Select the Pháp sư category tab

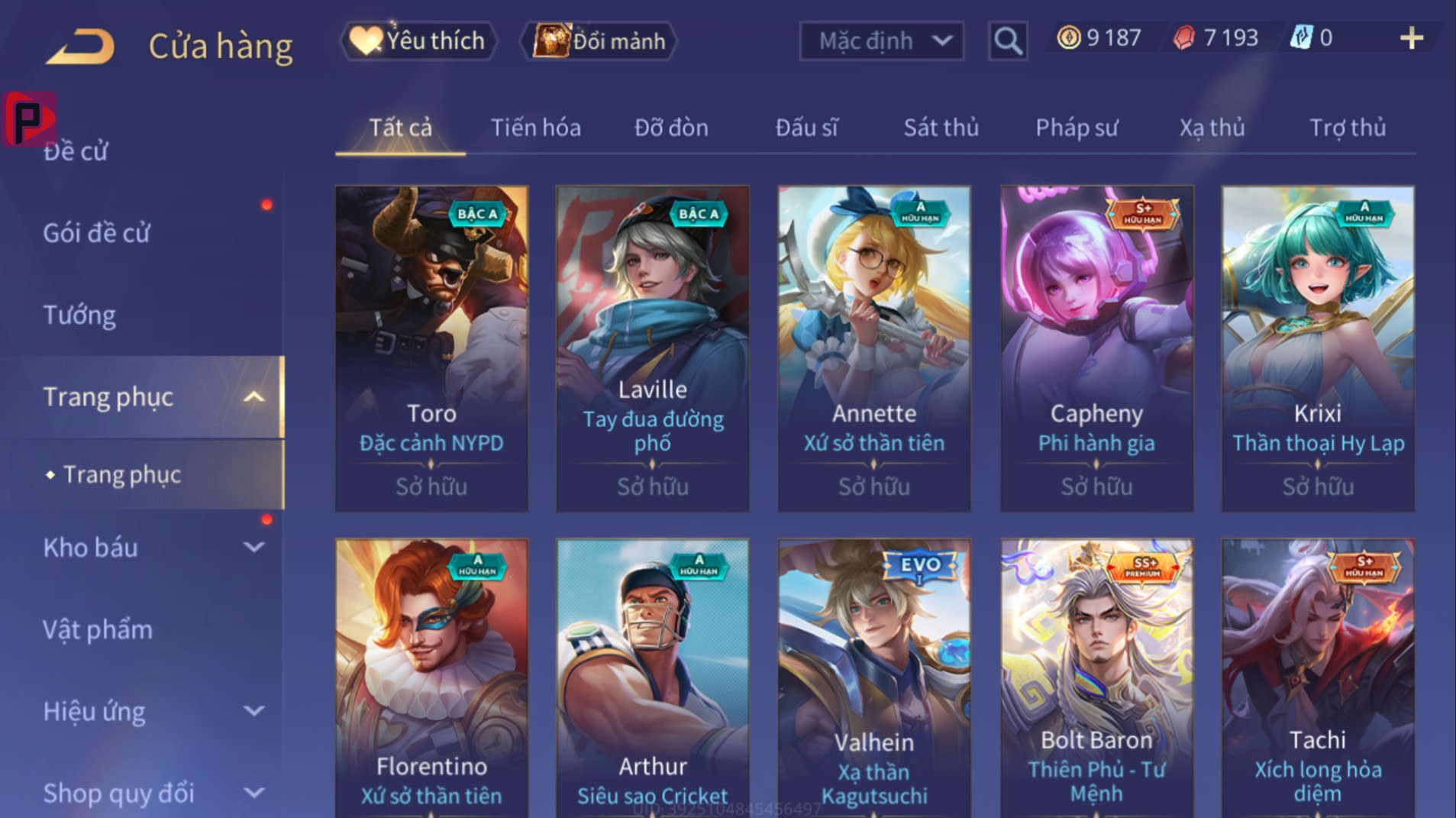pyautogui.click(x=1077, y=128)
